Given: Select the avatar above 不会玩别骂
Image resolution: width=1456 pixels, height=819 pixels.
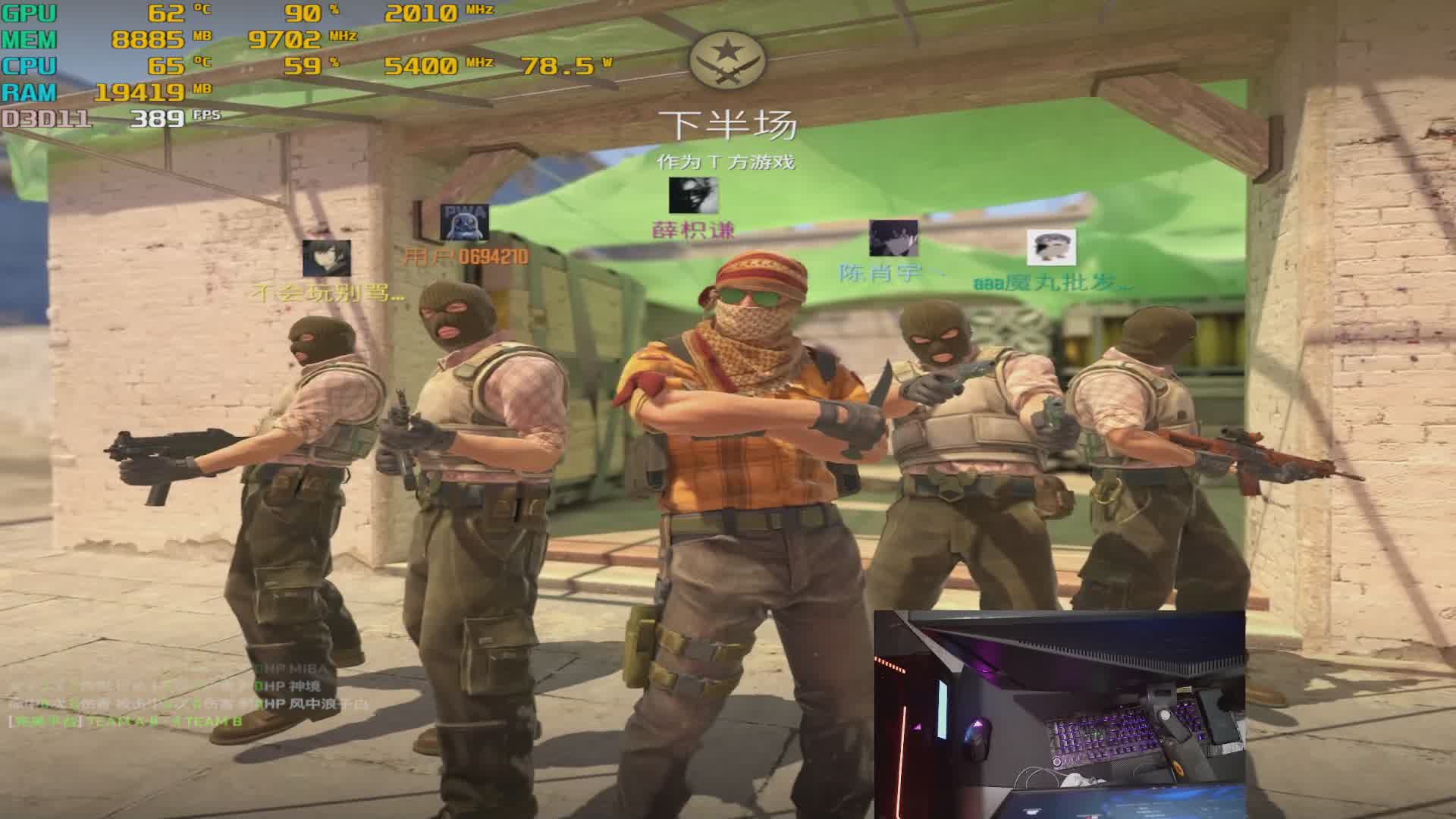Looking at the screenshot, I should pos(326,259).
